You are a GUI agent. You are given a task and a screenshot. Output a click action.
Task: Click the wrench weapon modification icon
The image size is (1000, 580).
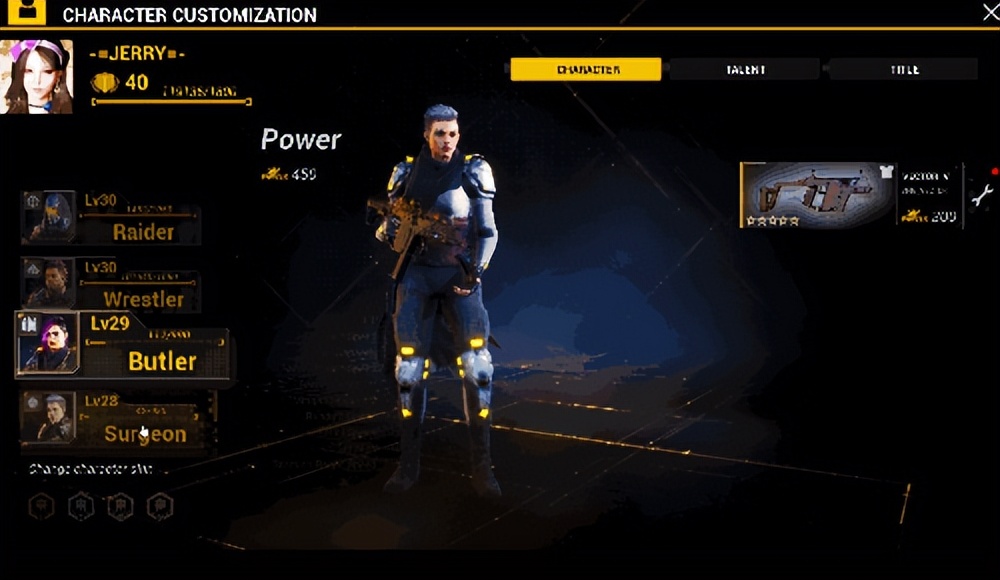click(x=982, y=195)
